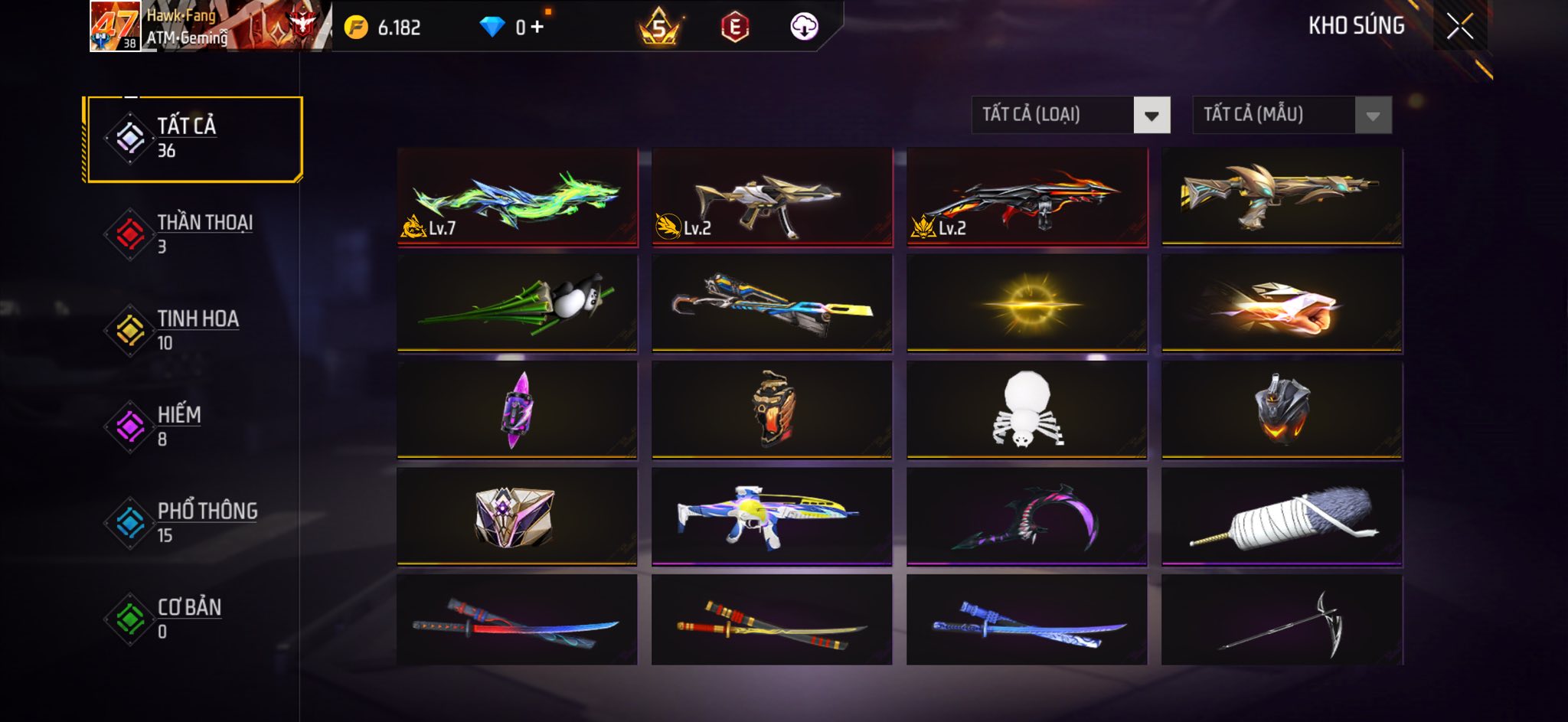Select the Tất Cả category tab

coord(194,139)
